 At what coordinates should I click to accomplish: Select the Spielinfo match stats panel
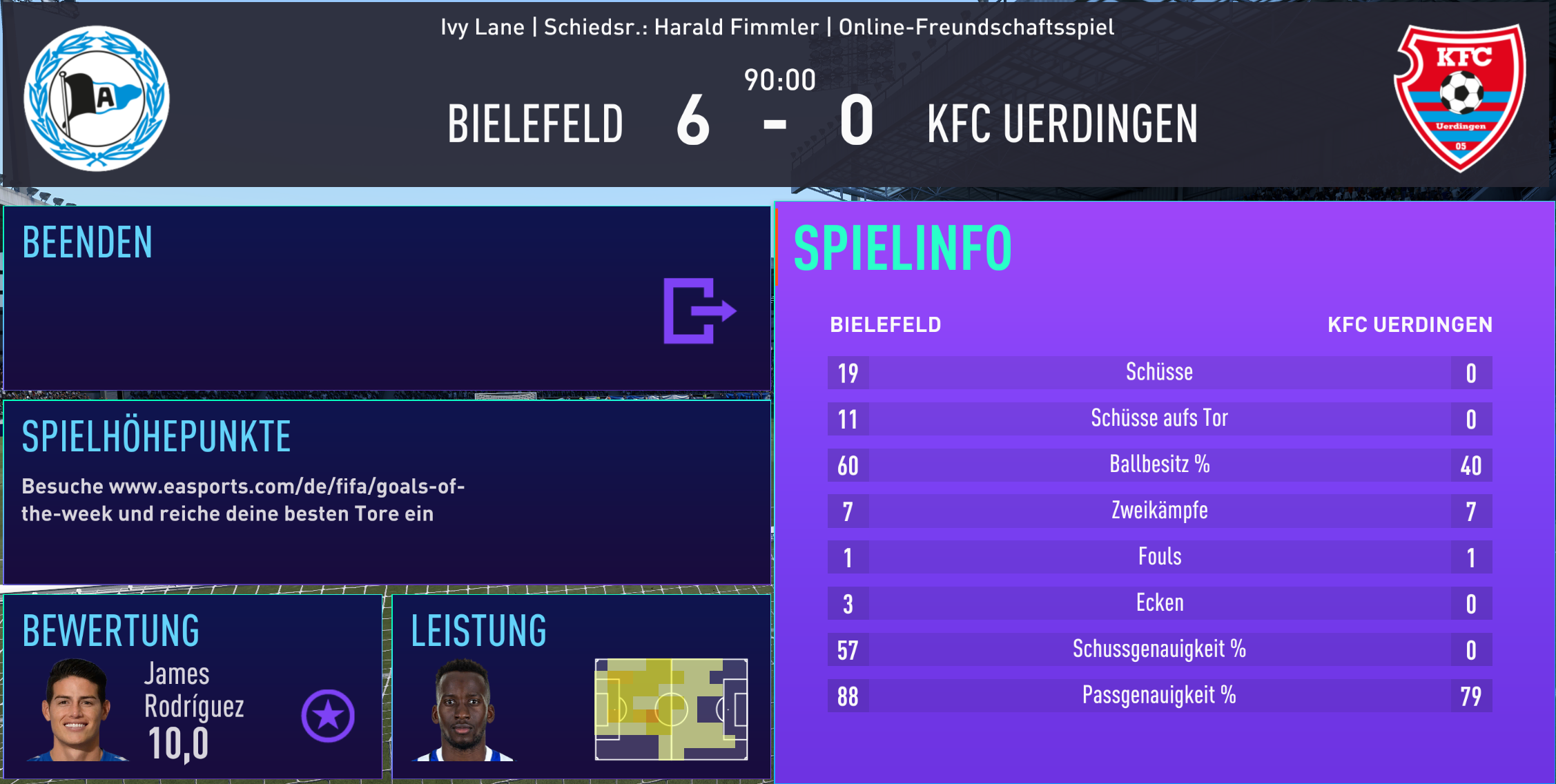(x=1164, y=491)
